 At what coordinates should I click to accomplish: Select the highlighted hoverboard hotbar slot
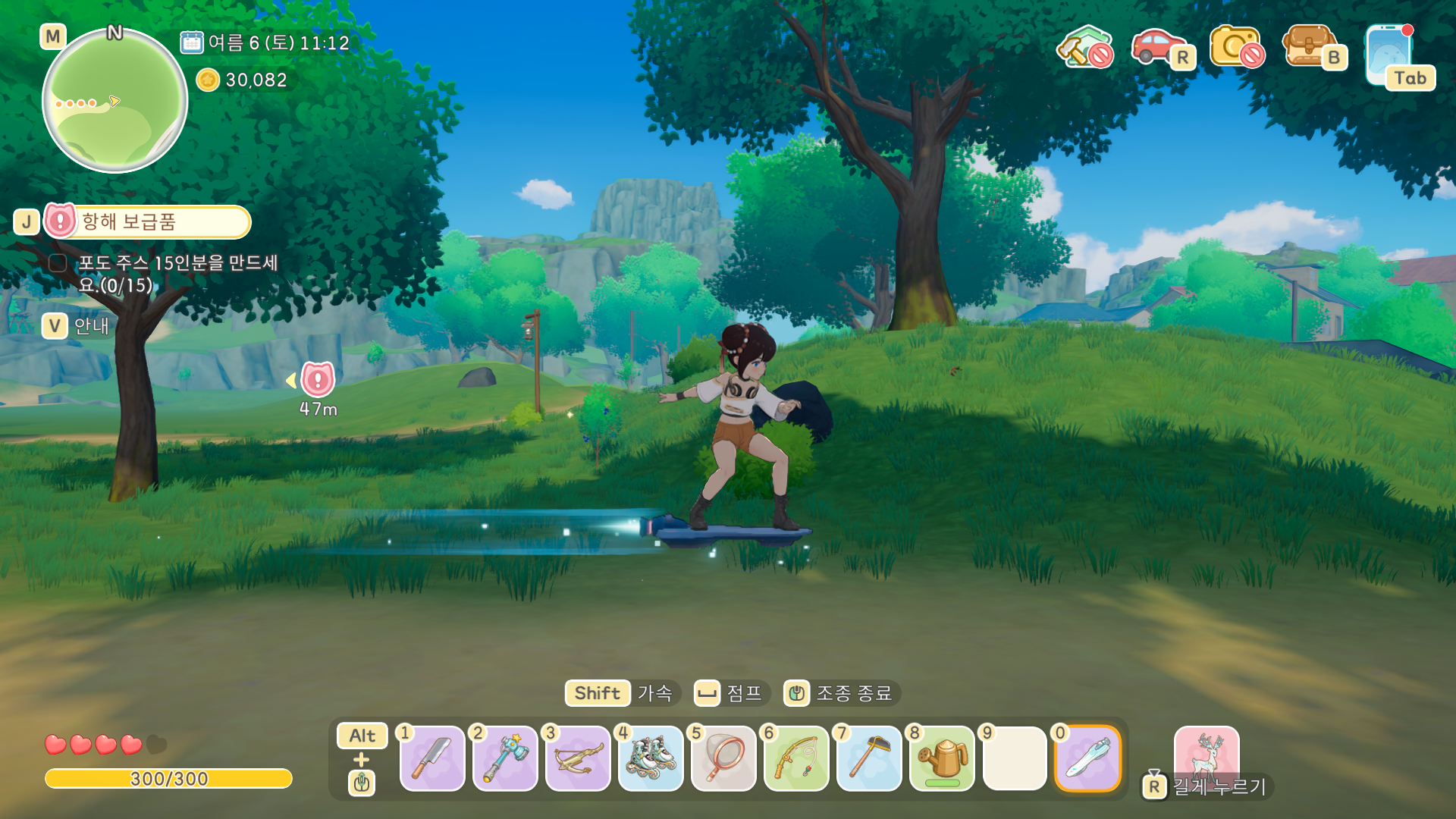[1087, 758]
